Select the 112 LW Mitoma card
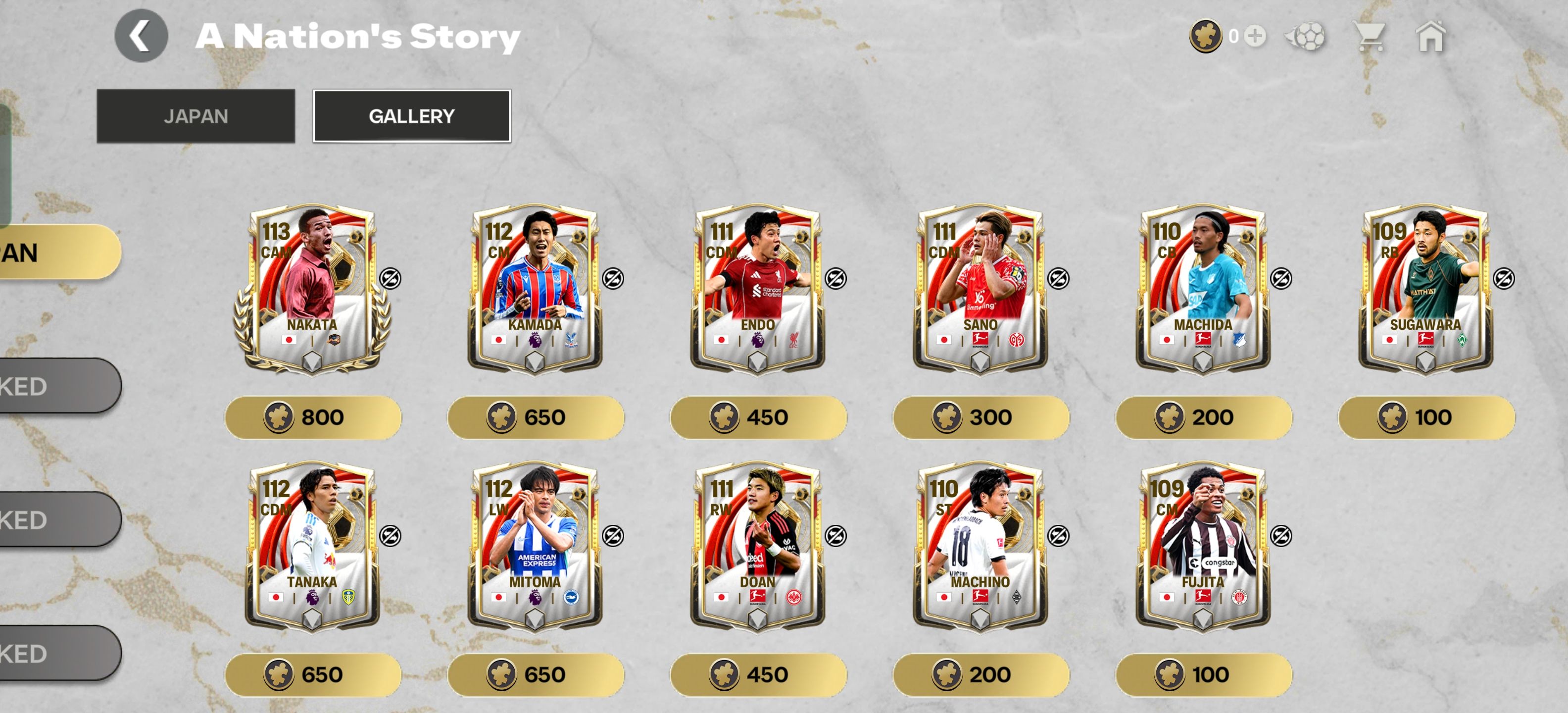 pos(535,546)
